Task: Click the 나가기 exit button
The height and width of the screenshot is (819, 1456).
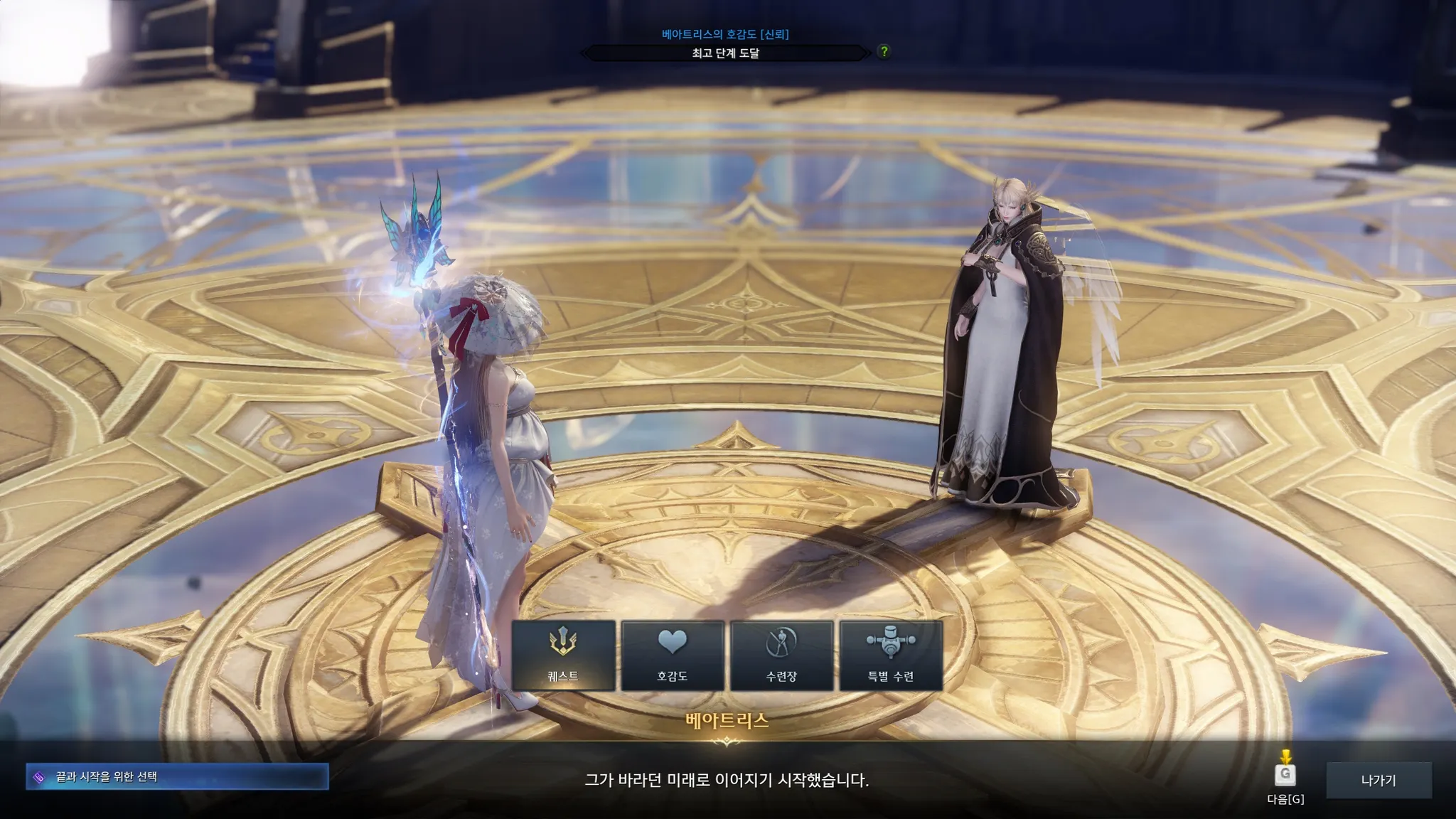Action: 1379,780
